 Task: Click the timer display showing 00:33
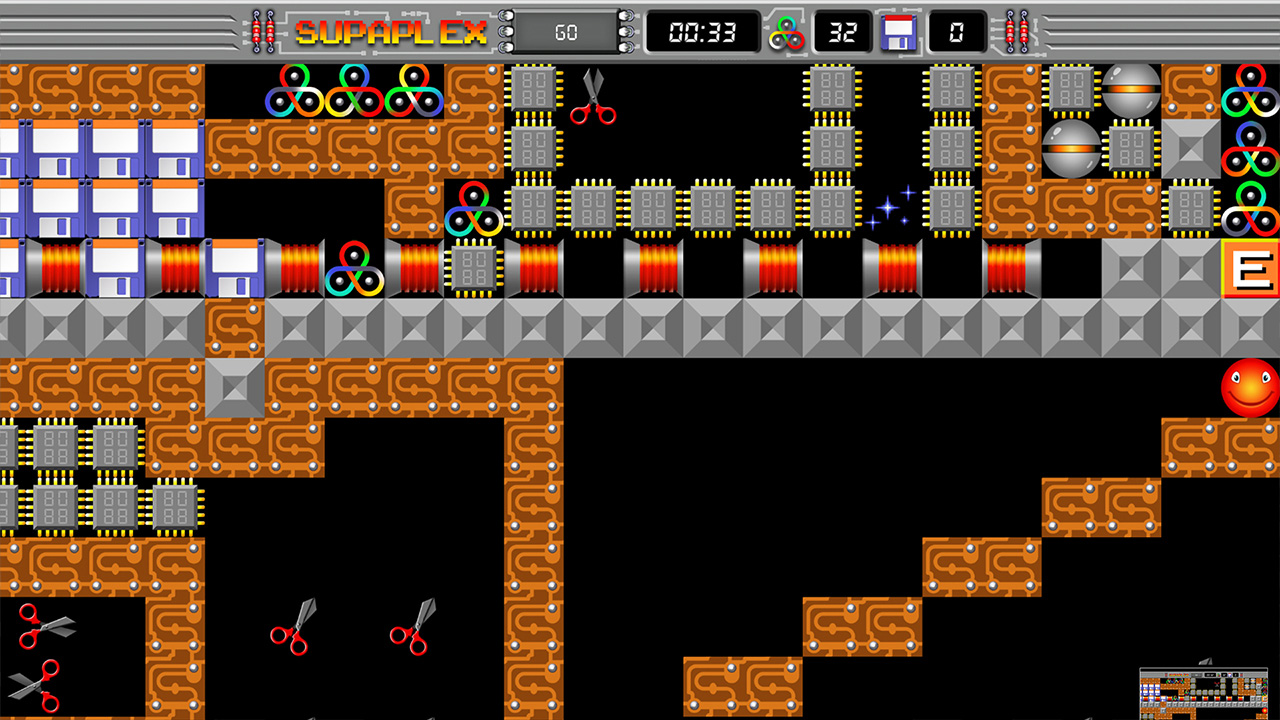[x=700, y=31]
